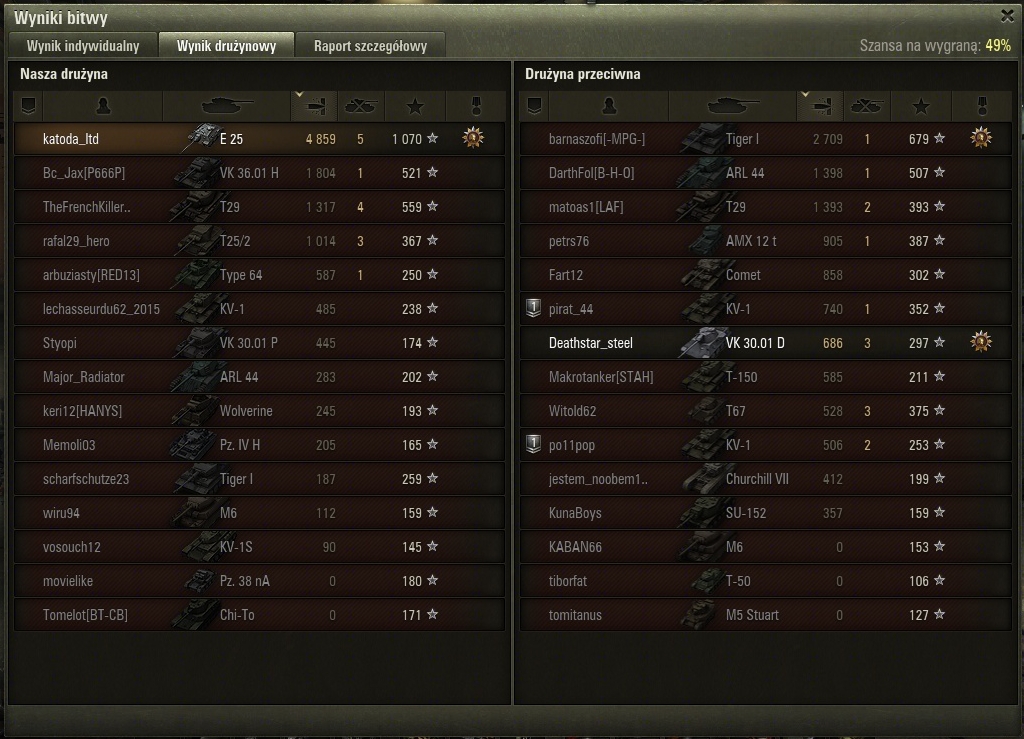Image resolution: width=1024 pixels, height=739 pixels.
Task: Click barnaszofi's achievement medal icon
Action: 981,138
